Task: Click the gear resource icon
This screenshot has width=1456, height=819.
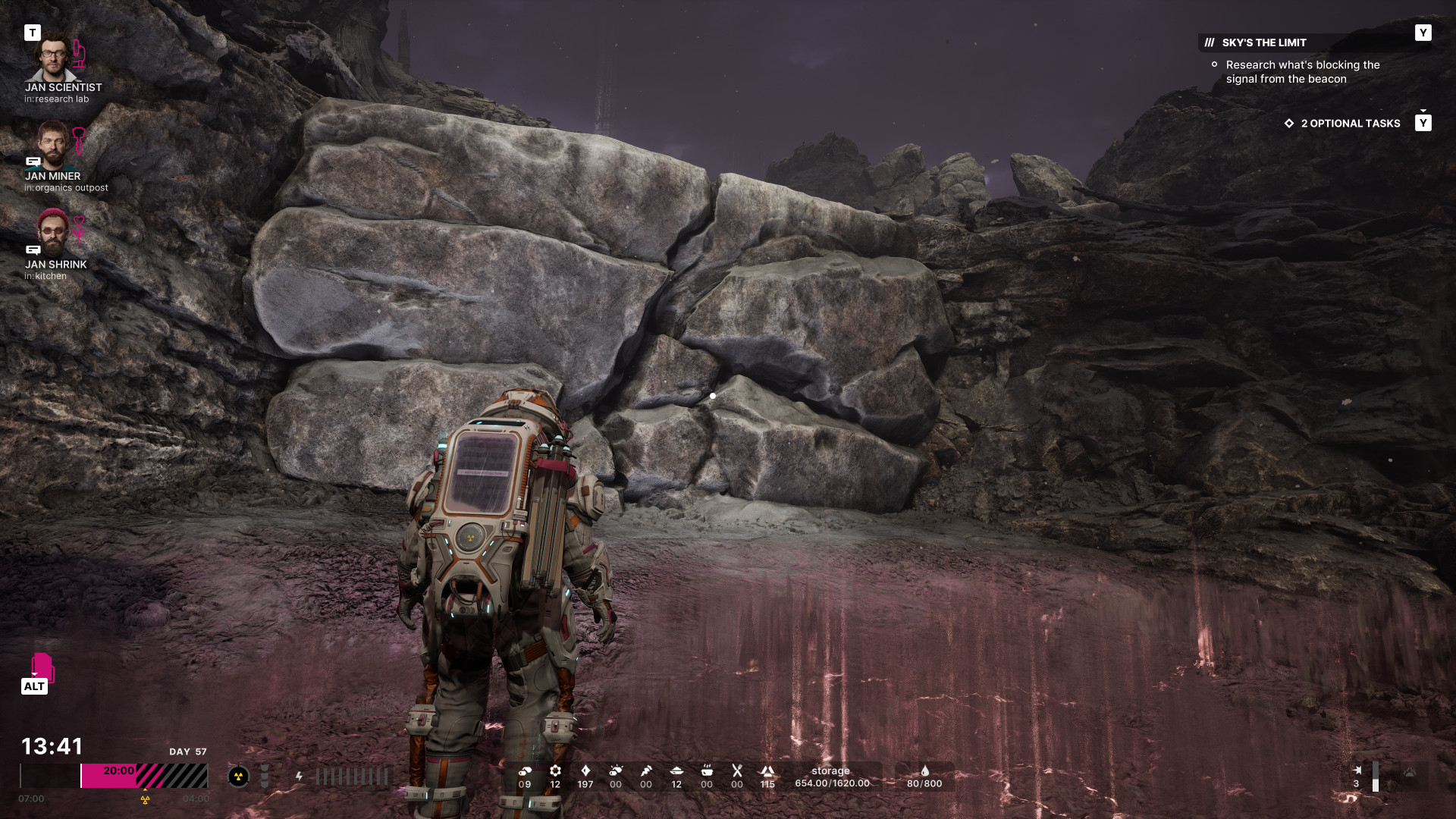Action: click(555, 770)
